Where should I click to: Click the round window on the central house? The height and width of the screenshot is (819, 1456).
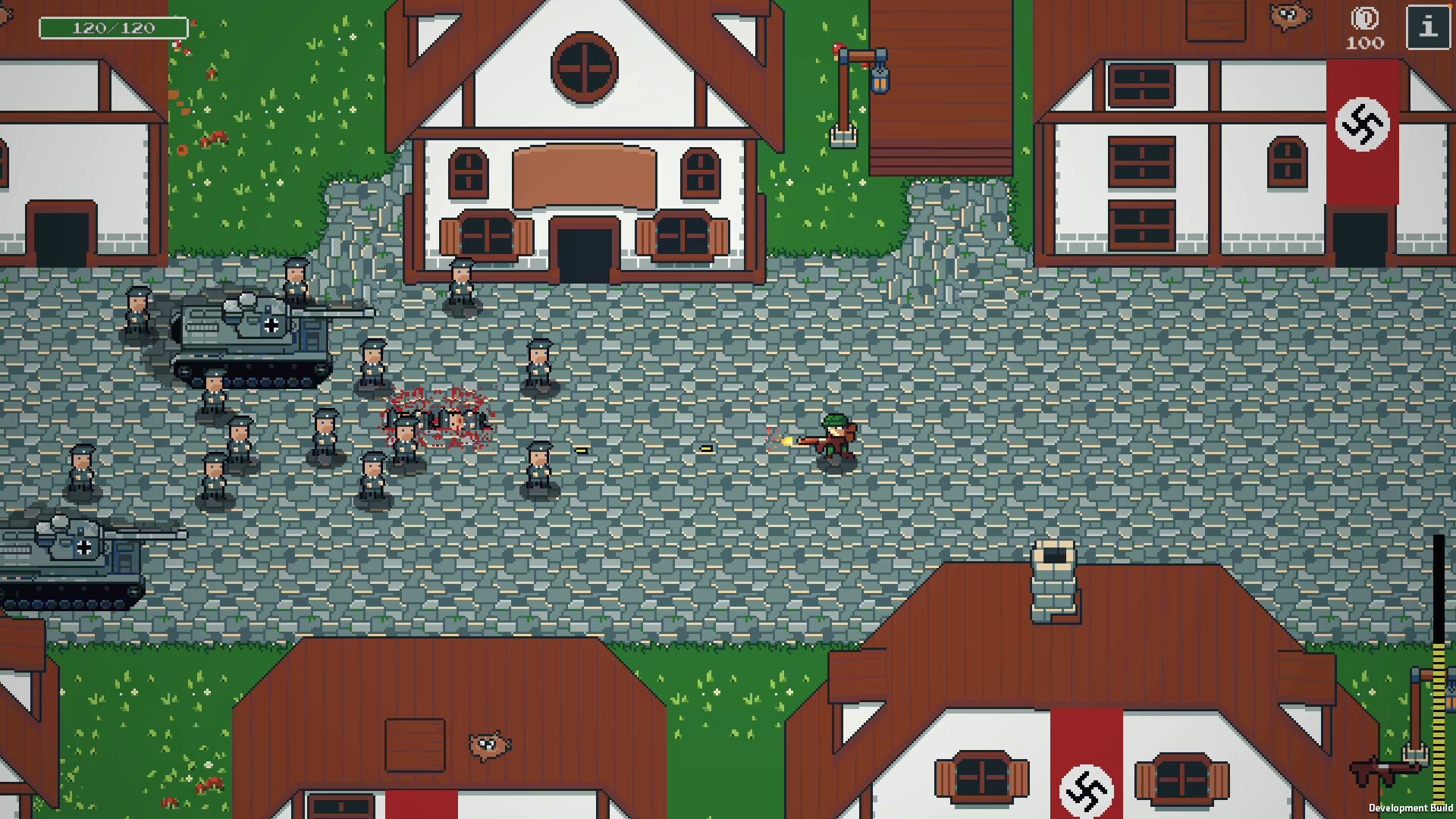pyautogui.click(x=584, y=71)
